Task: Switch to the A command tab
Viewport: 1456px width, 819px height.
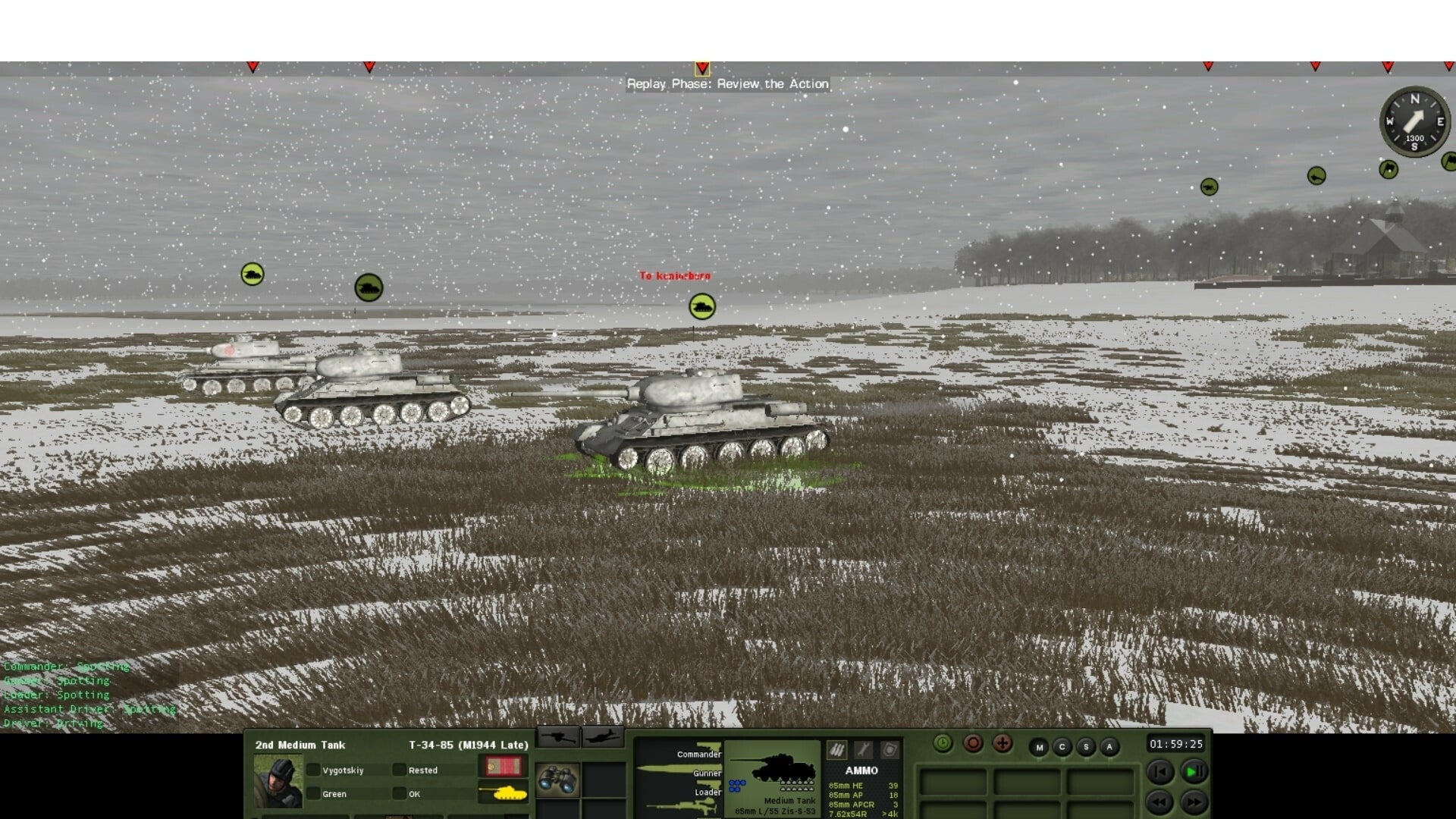Action: point(1109,747)
